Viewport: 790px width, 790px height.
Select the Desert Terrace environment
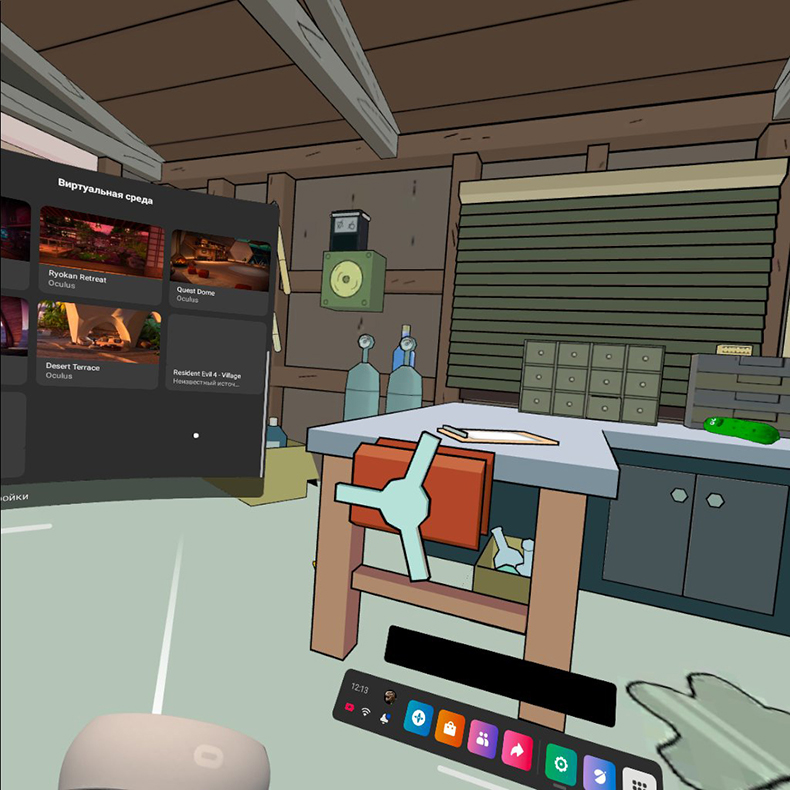tap(98, 344)
